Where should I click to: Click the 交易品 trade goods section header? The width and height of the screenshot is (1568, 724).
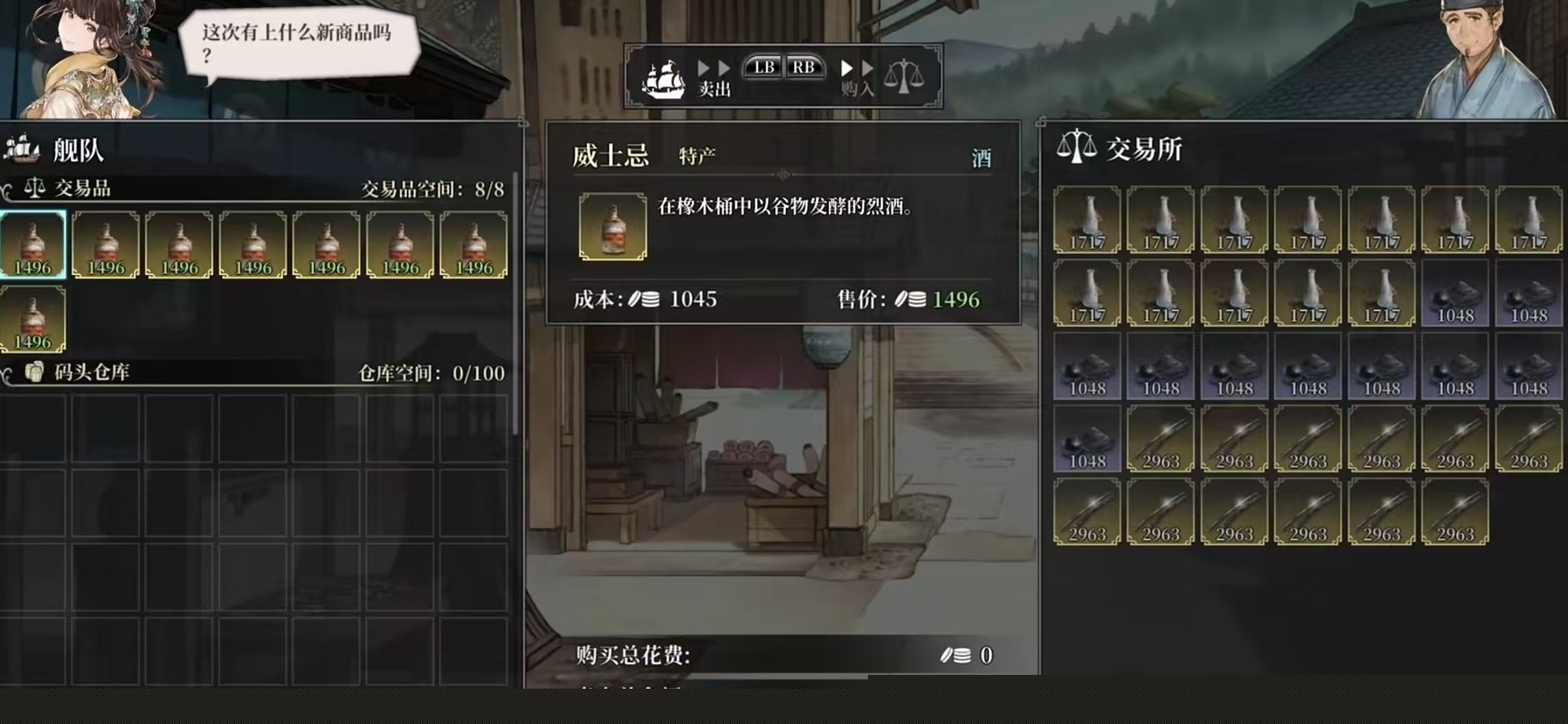click(82, 188)
